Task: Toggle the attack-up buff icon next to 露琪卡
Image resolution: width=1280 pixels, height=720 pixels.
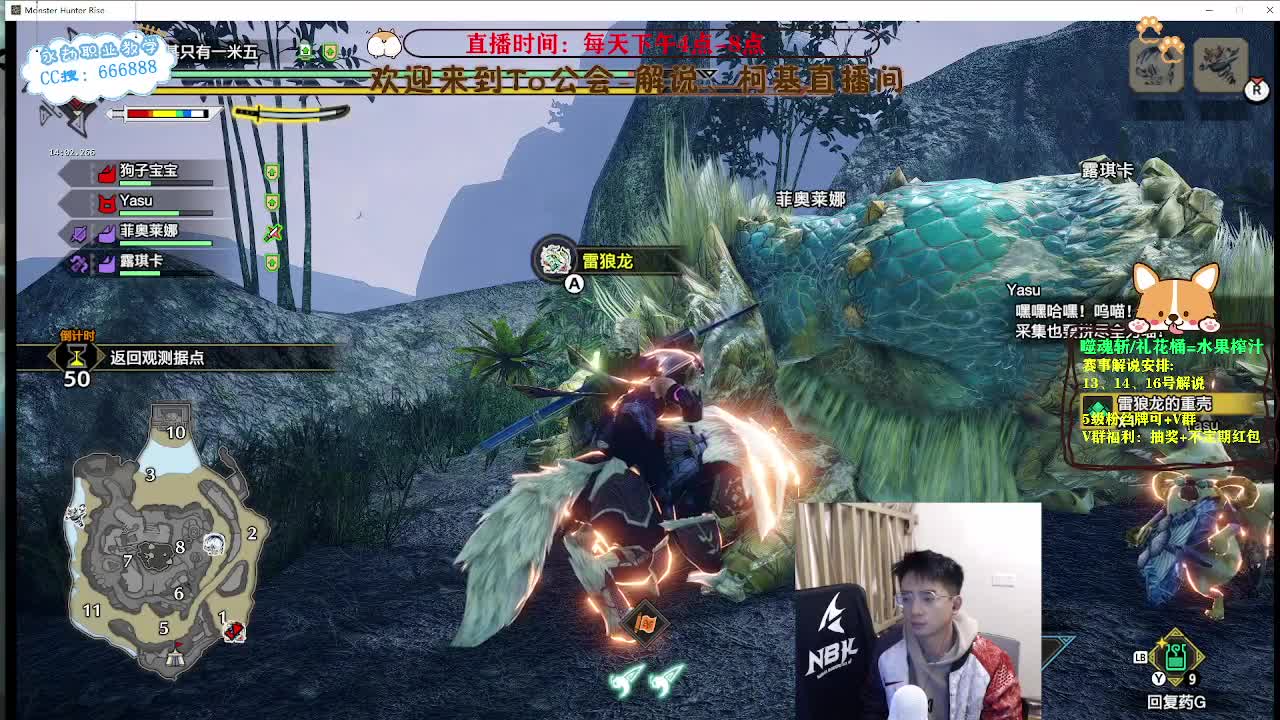Action: [x=272, y=261]
